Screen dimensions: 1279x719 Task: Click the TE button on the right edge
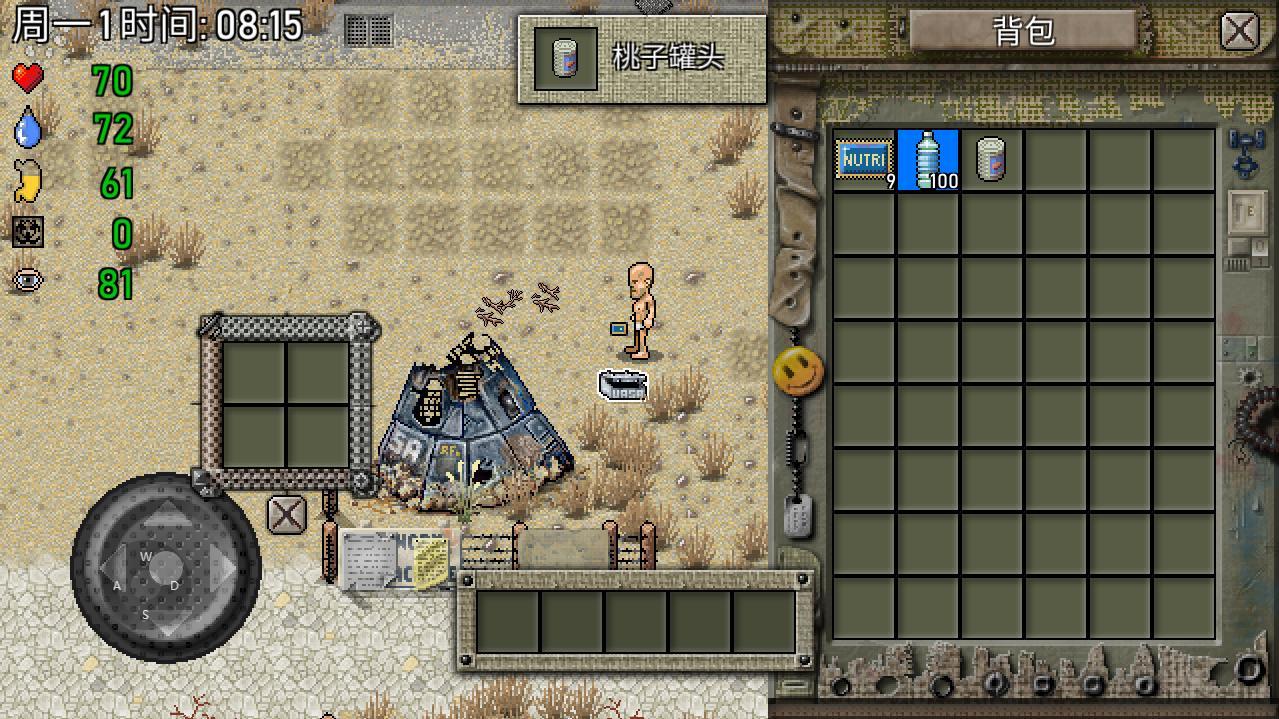point(1246,213)
